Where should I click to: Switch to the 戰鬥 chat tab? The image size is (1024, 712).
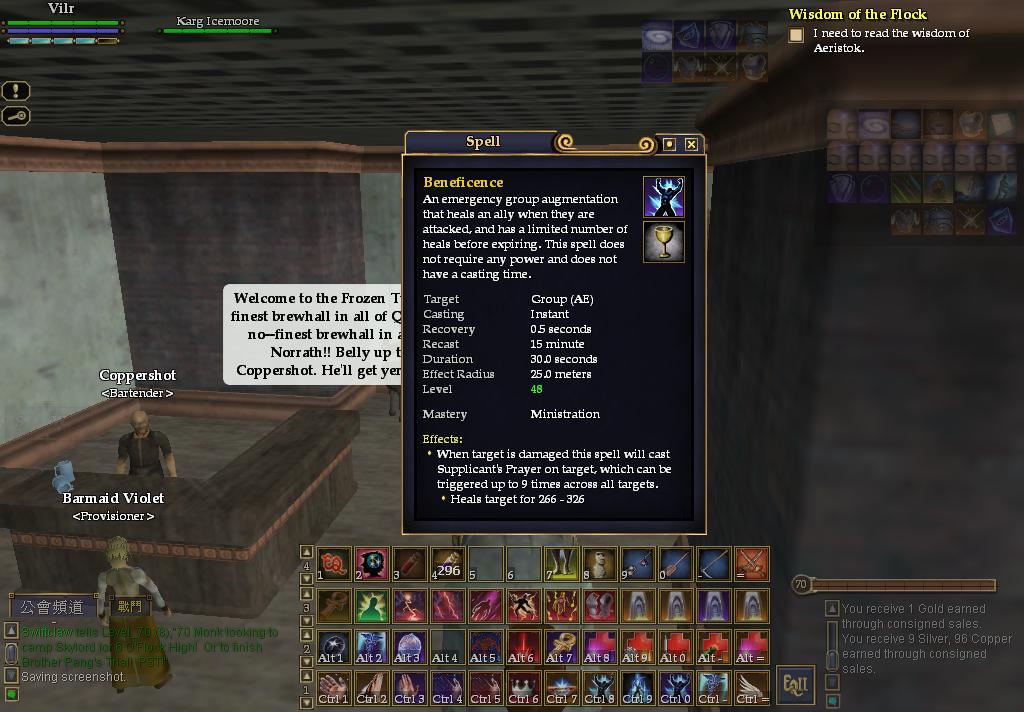(130, 606)
